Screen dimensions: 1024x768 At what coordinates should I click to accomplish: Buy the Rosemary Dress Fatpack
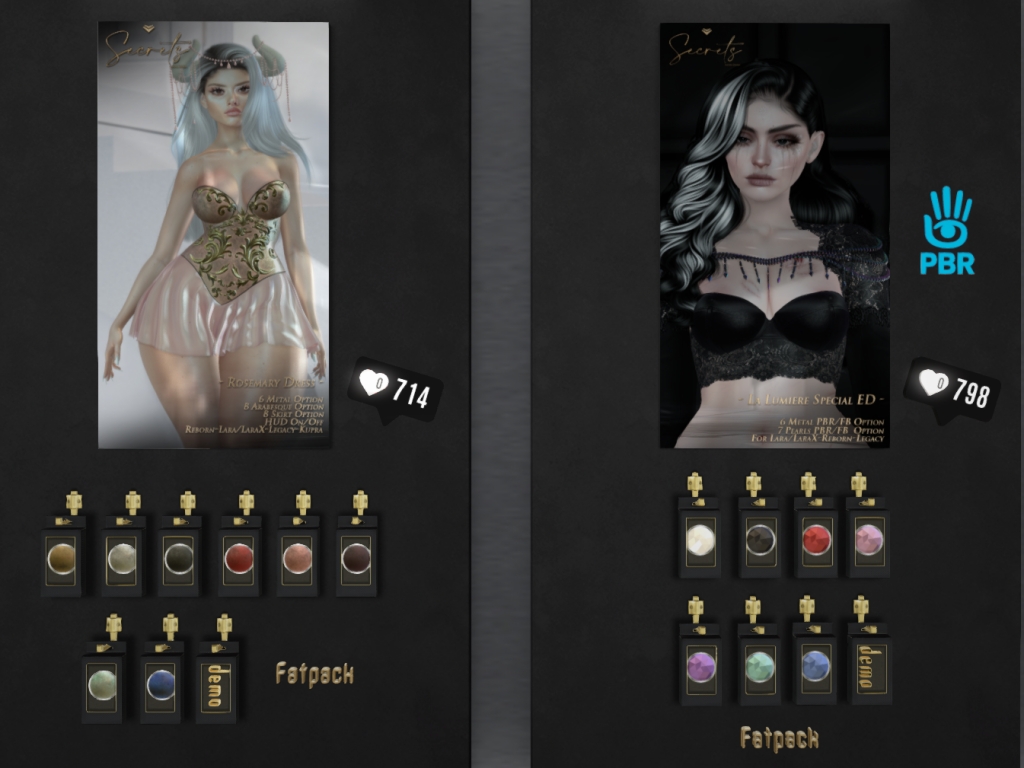(314, 675)
